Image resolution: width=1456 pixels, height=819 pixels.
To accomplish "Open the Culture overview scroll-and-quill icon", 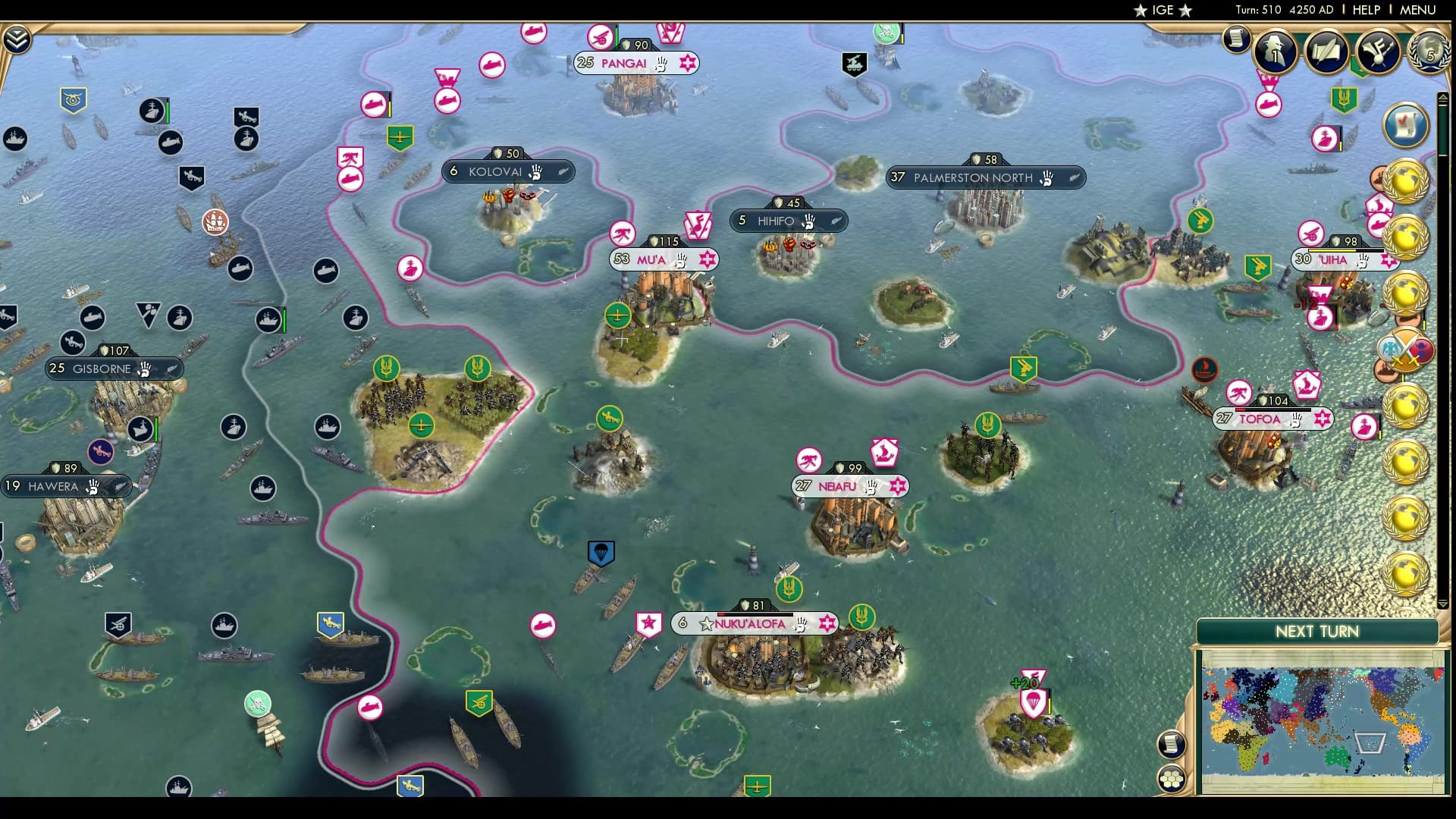I will pyautogui.click(x=1325, y=49).
